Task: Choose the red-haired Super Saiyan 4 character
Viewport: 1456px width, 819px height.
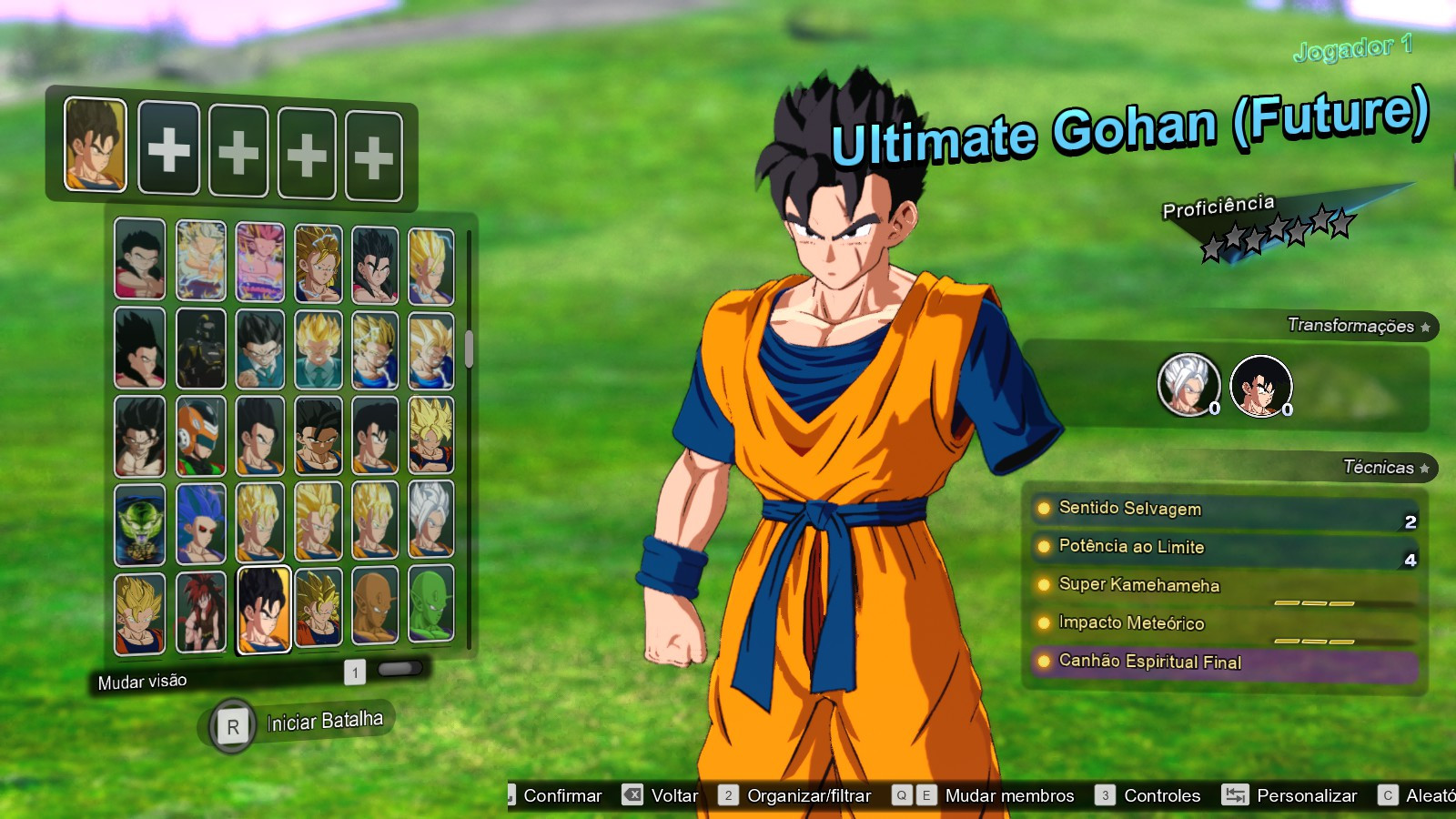Action: click(x=199, y=612)
